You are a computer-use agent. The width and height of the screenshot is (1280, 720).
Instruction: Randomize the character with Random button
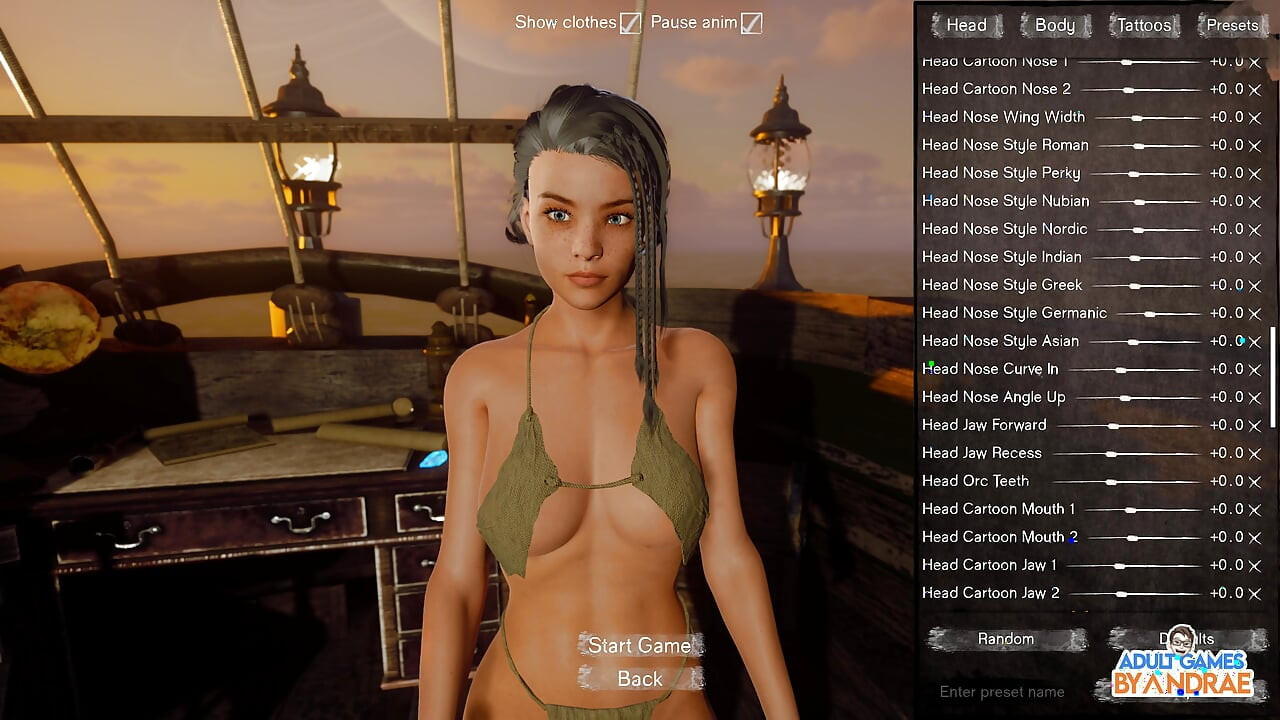point(1006,639)
